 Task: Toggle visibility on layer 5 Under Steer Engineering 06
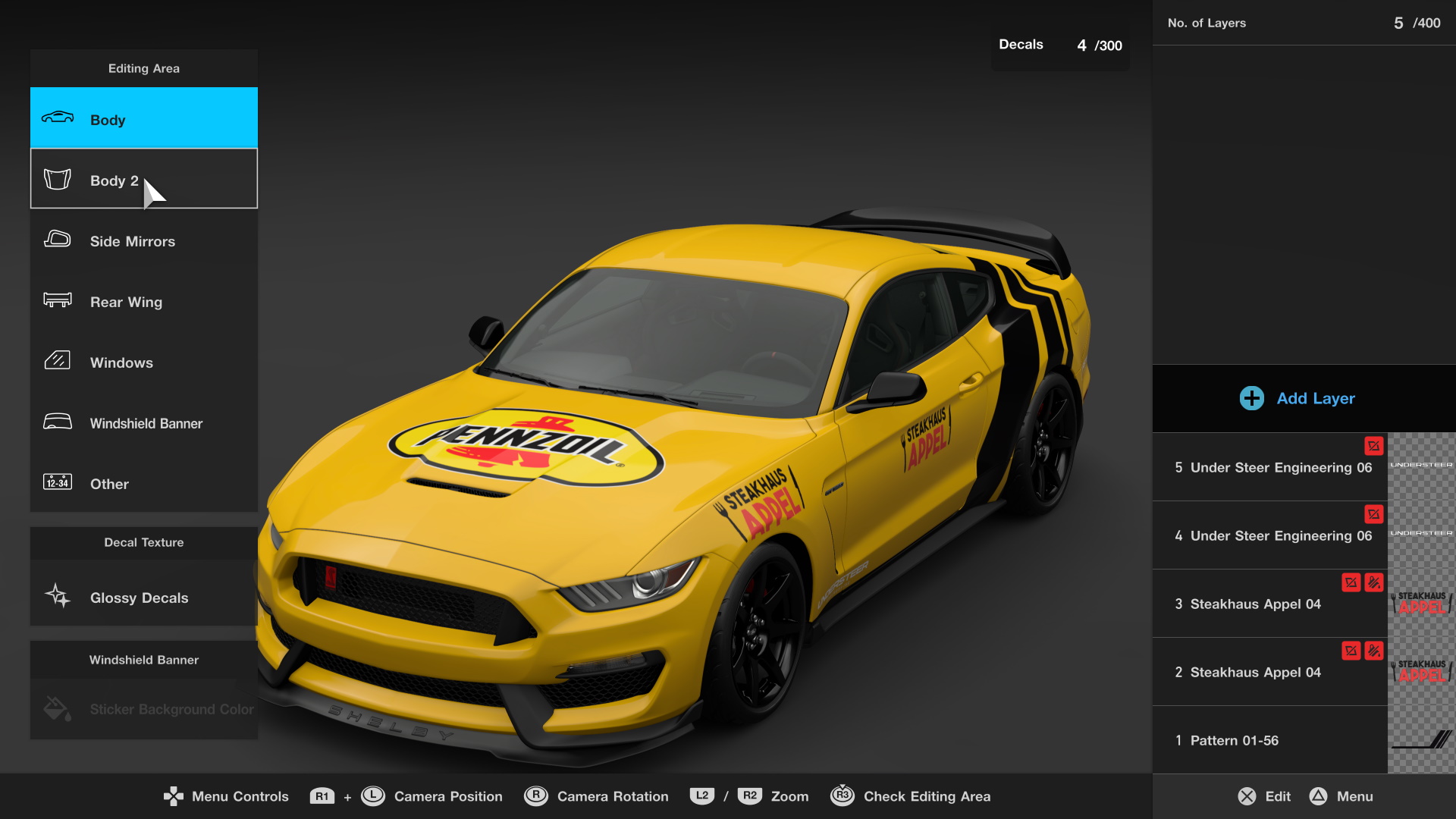coord(1373,447)
